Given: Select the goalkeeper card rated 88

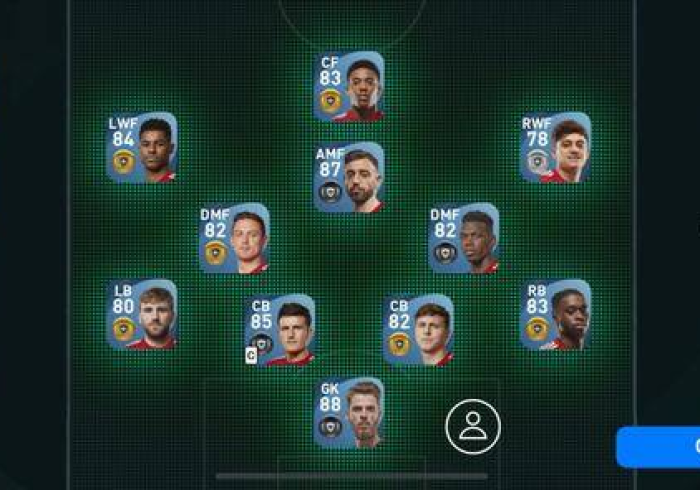Looking at the screenshot, I should [348, 412].
